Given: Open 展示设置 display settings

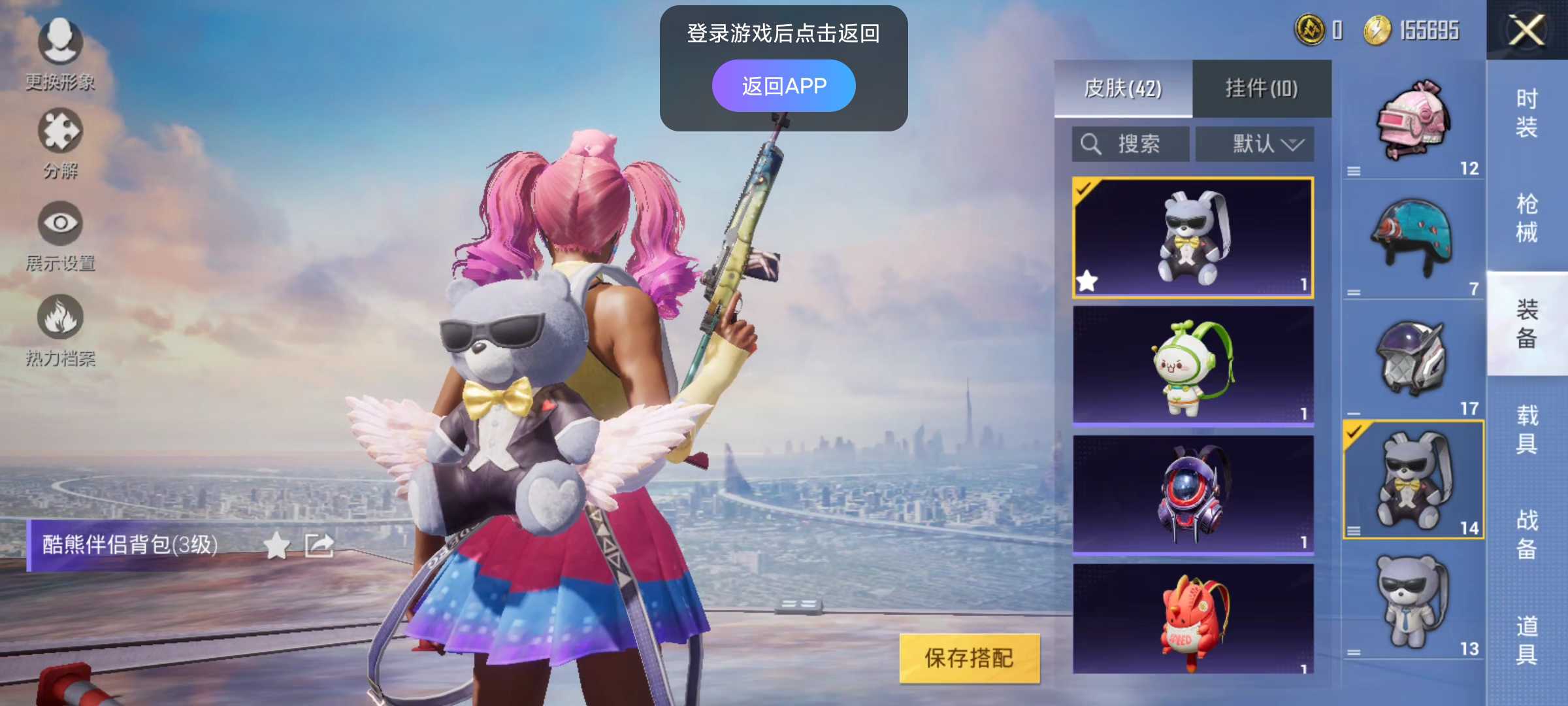Looking at the screenshot, I should [x=61, y=229].
